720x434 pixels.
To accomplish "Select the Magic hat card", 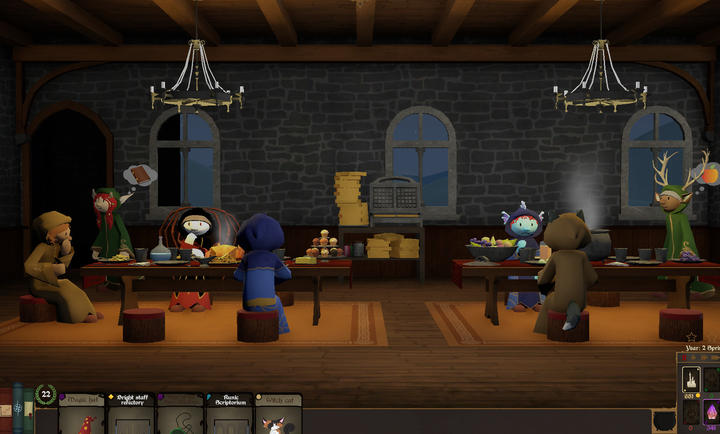I will click(x=82, y=414).
